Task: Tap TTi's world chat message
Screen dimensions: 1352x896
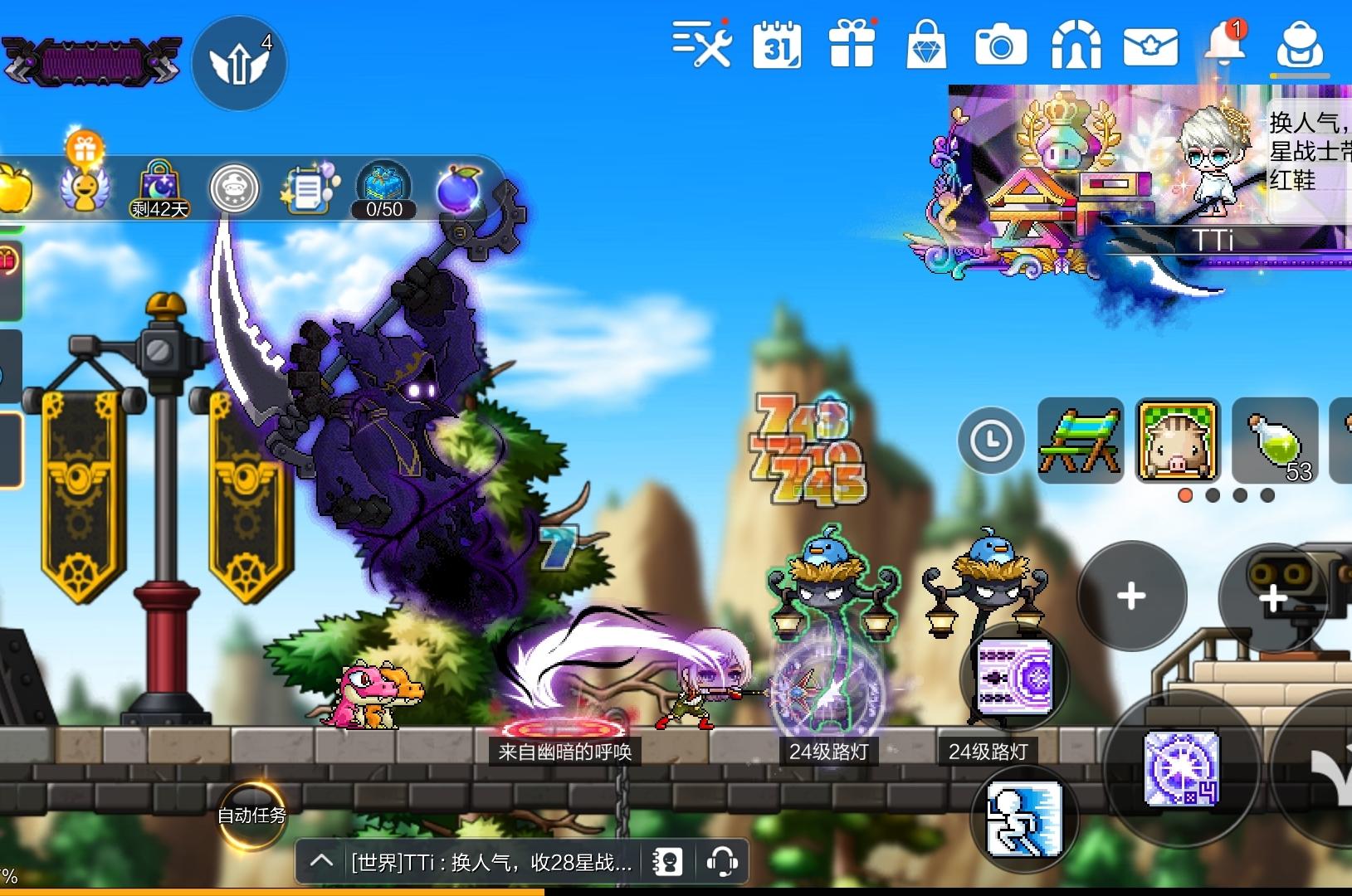Action: coord(490,861)
